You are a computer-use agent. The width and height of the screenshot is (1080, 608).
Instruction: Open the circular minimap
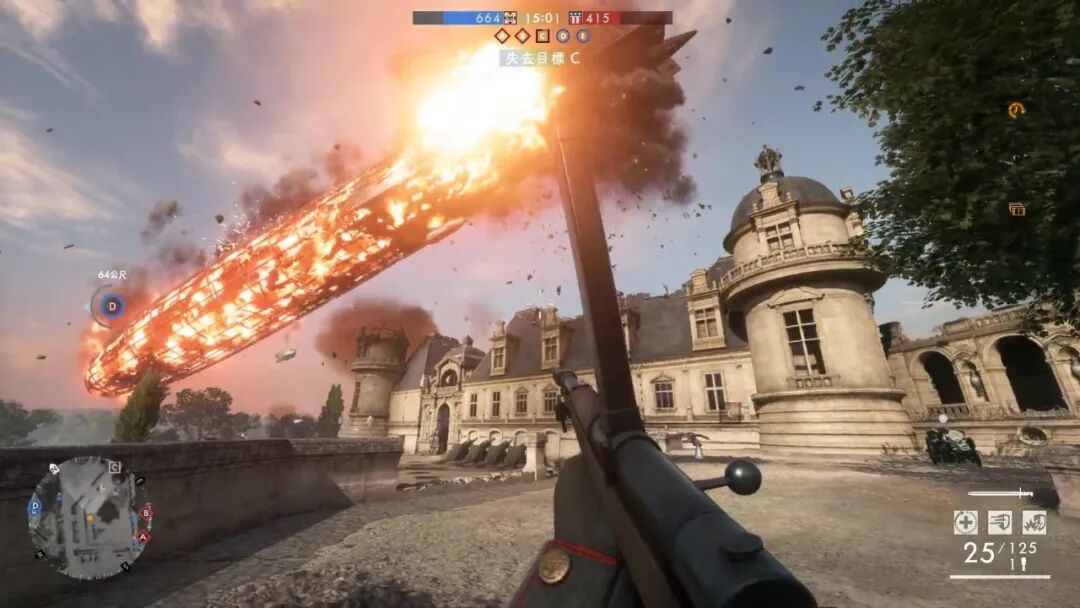[x=90, y=518]
